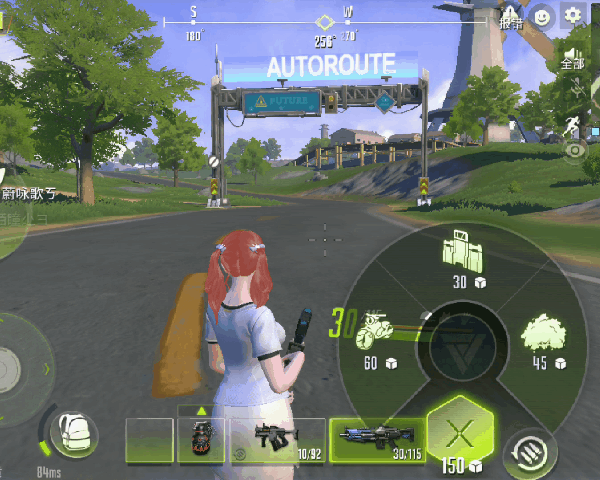Open the gear settings menu
This screenshot has height=480, width=600.
click(573, 15)
